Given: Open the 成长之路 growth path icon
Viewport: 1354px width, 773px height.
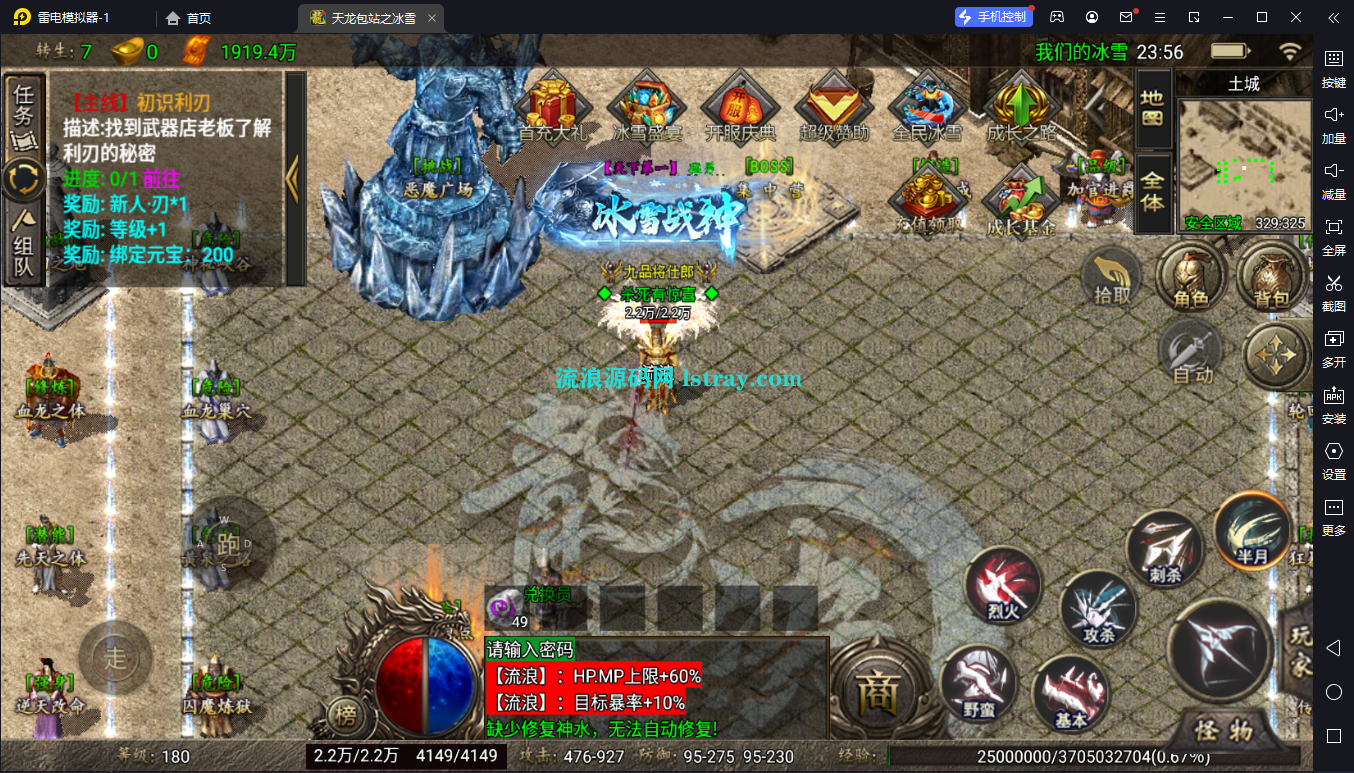Looking at the screenshot, I should pos(1021,105).
